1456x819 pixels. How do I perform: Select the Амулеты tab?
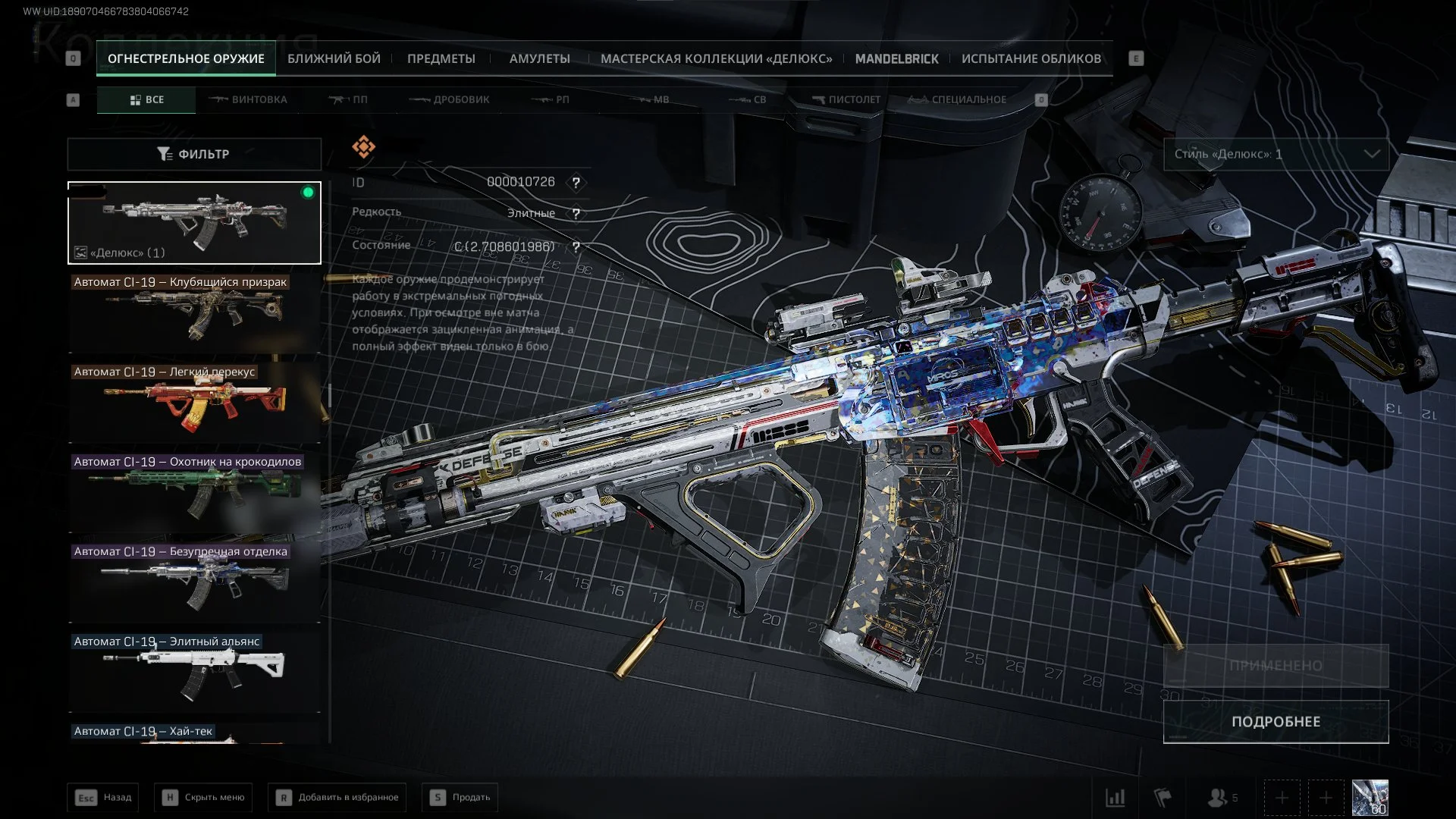pyautogui.click(x=539, y=58)
